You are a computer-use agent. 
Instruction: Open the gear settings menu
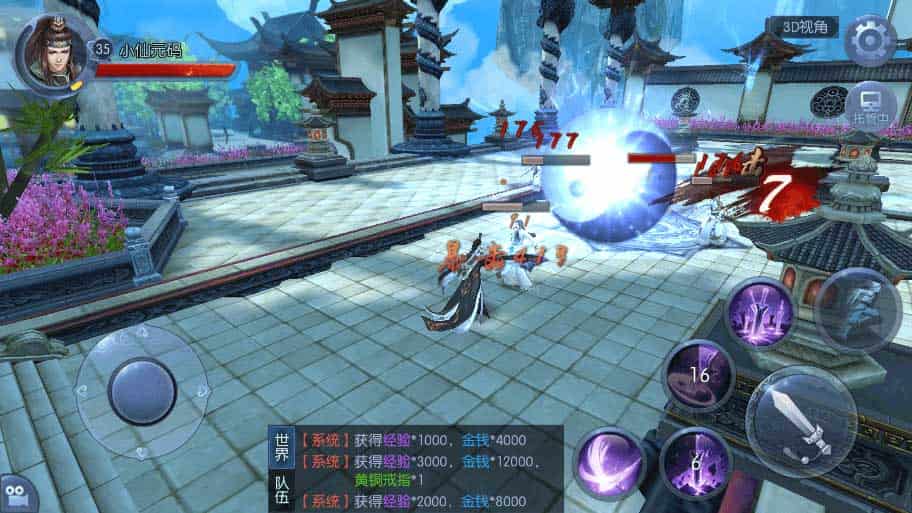tap(870, 40)
